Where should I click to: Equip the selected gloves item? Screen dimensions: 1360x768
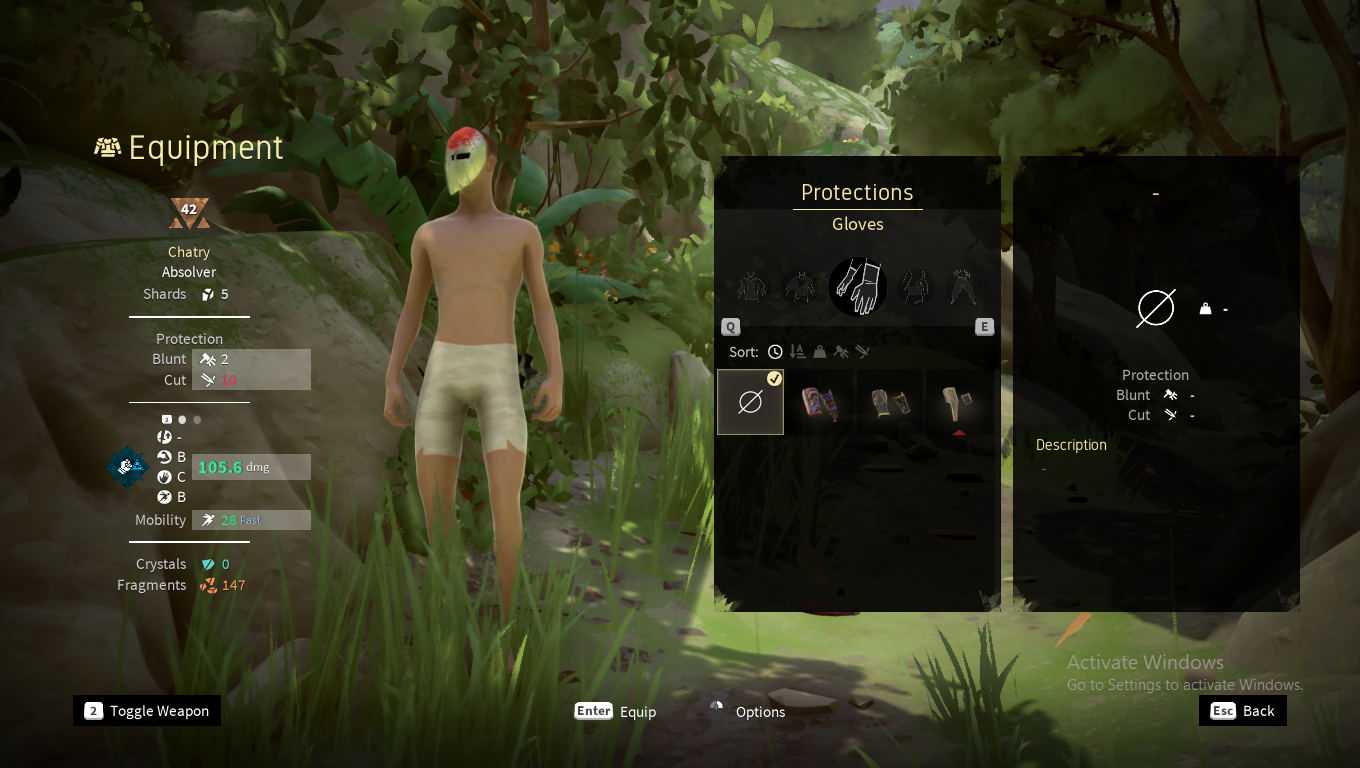click(x=615, y=711)
